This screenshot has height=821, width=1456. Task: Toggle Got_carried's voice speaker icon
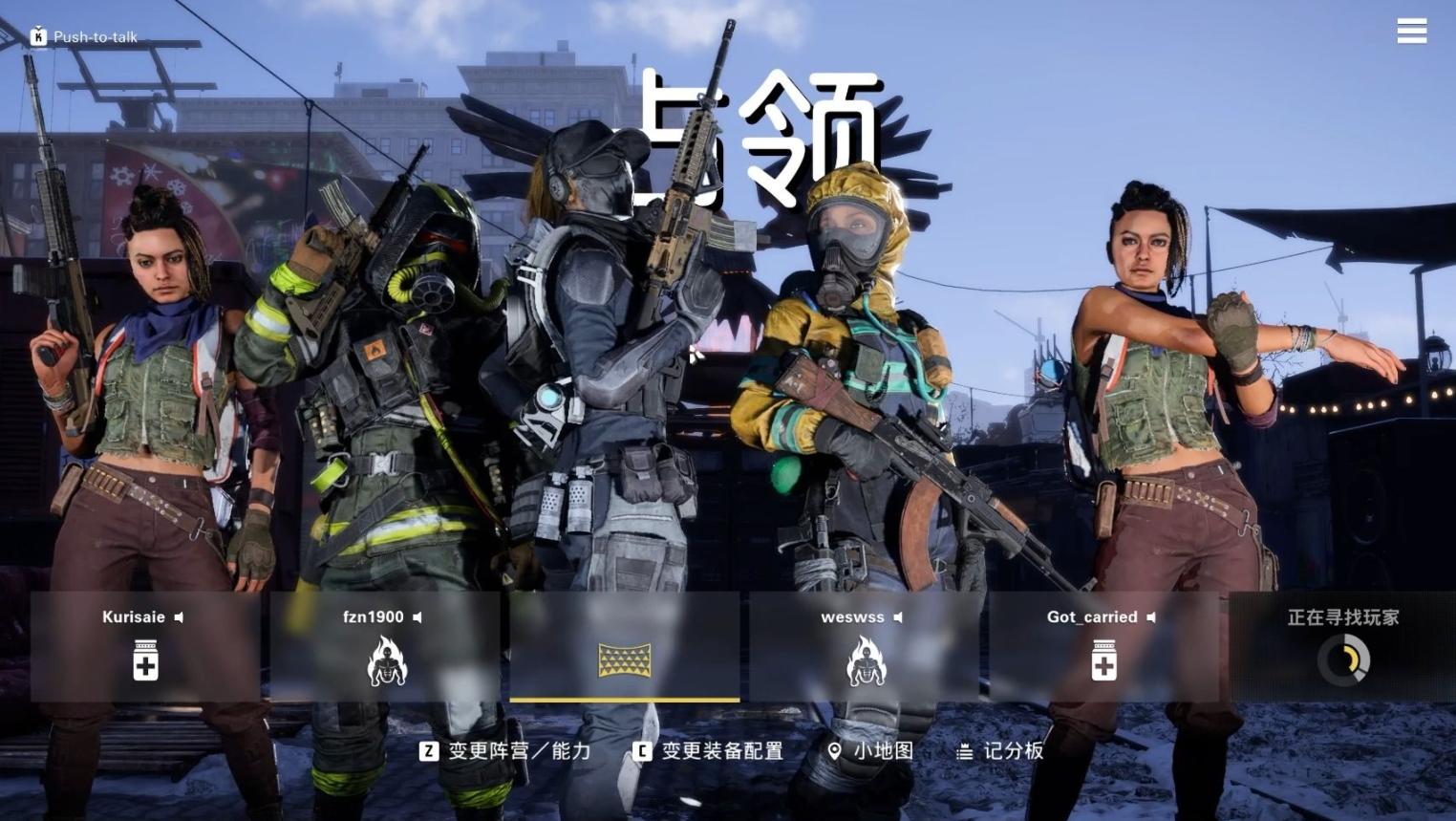pyautogui.click(x=1153, y=616)
